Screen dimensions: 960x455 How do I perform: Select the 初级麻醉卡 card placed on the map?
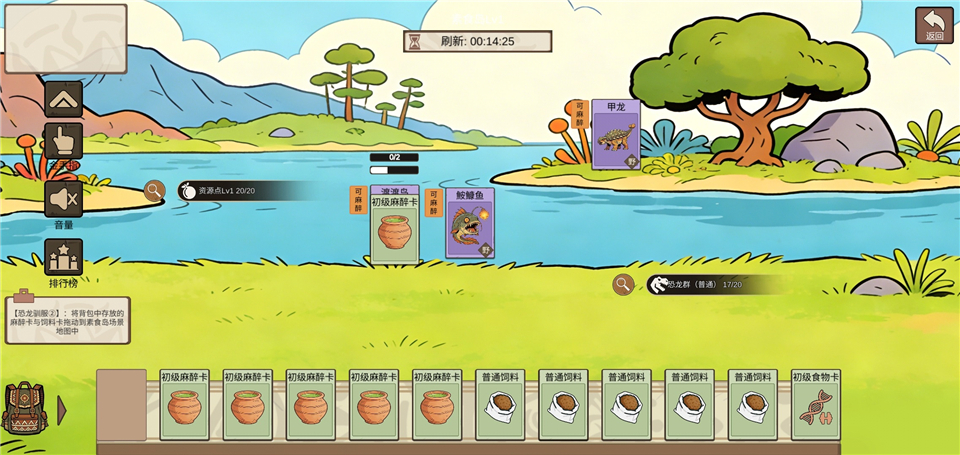pos(394,229)
